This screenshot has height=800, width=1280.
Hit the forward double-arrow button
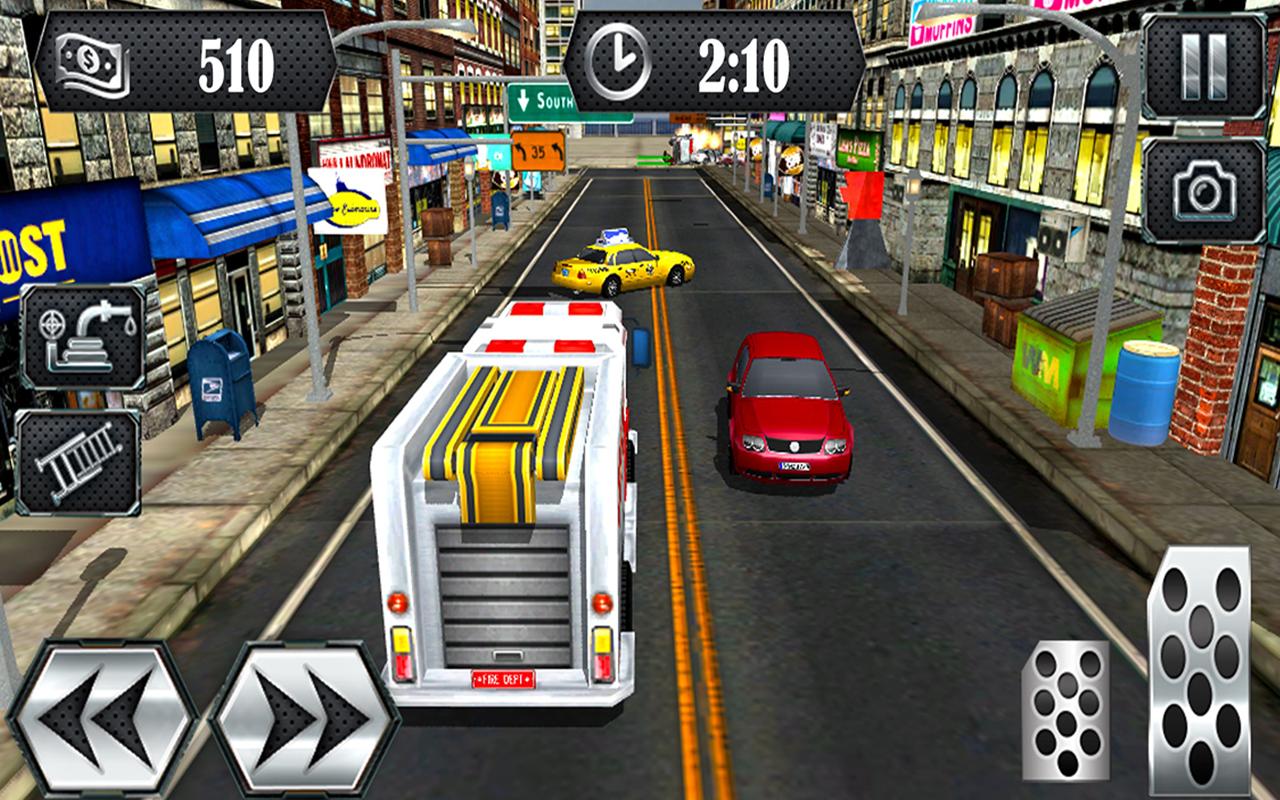click(299, 713)
